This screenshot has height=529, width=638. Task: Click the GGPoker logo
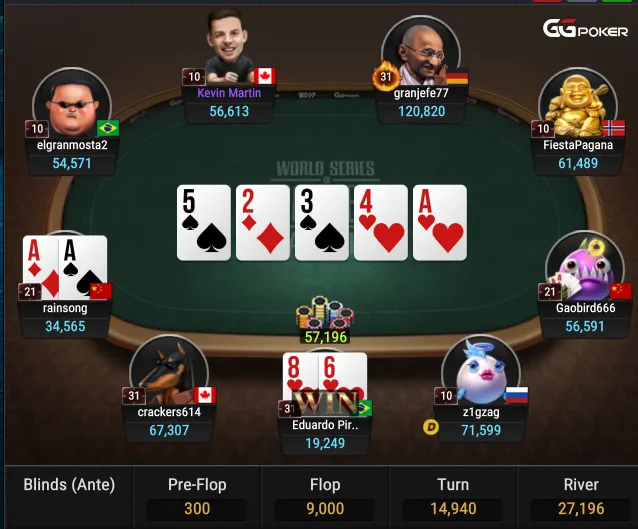coord(585,29)
